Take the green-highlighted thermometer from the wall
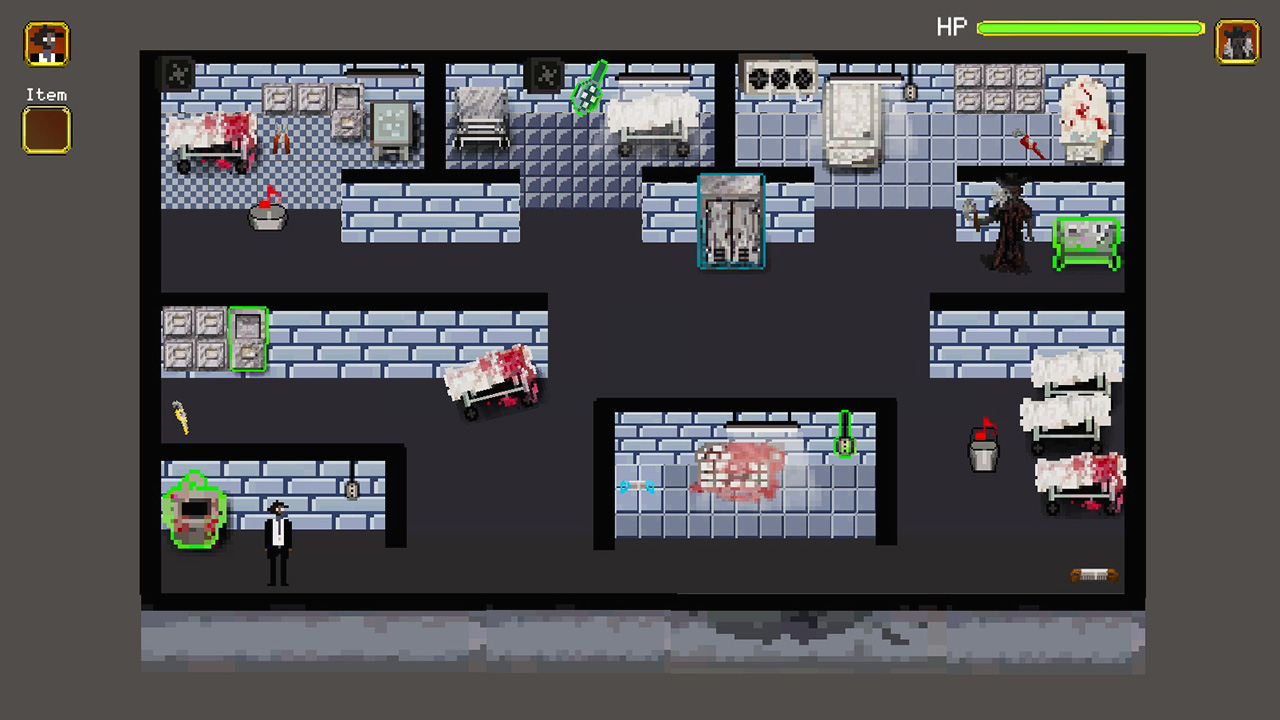 [x=845, y=437]
